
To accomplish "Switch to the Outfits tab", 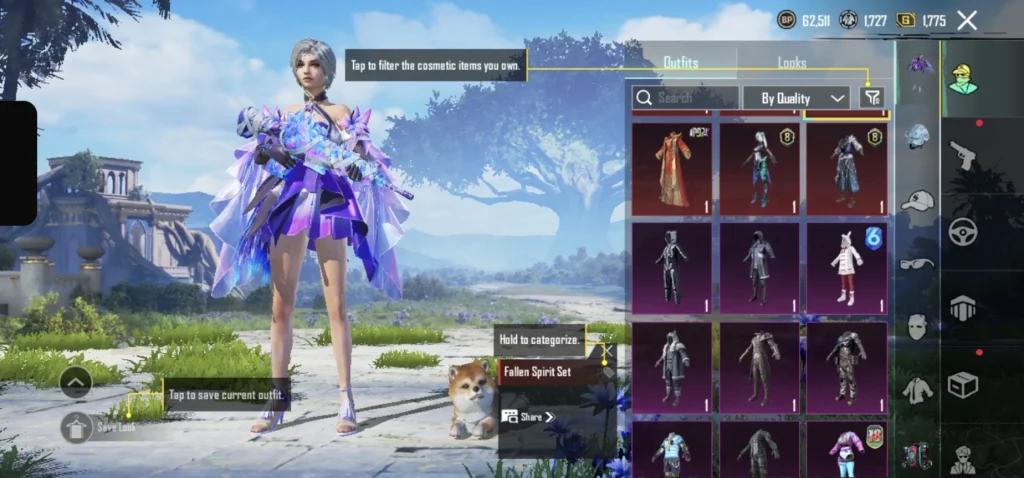I will (x=681, y=63).
